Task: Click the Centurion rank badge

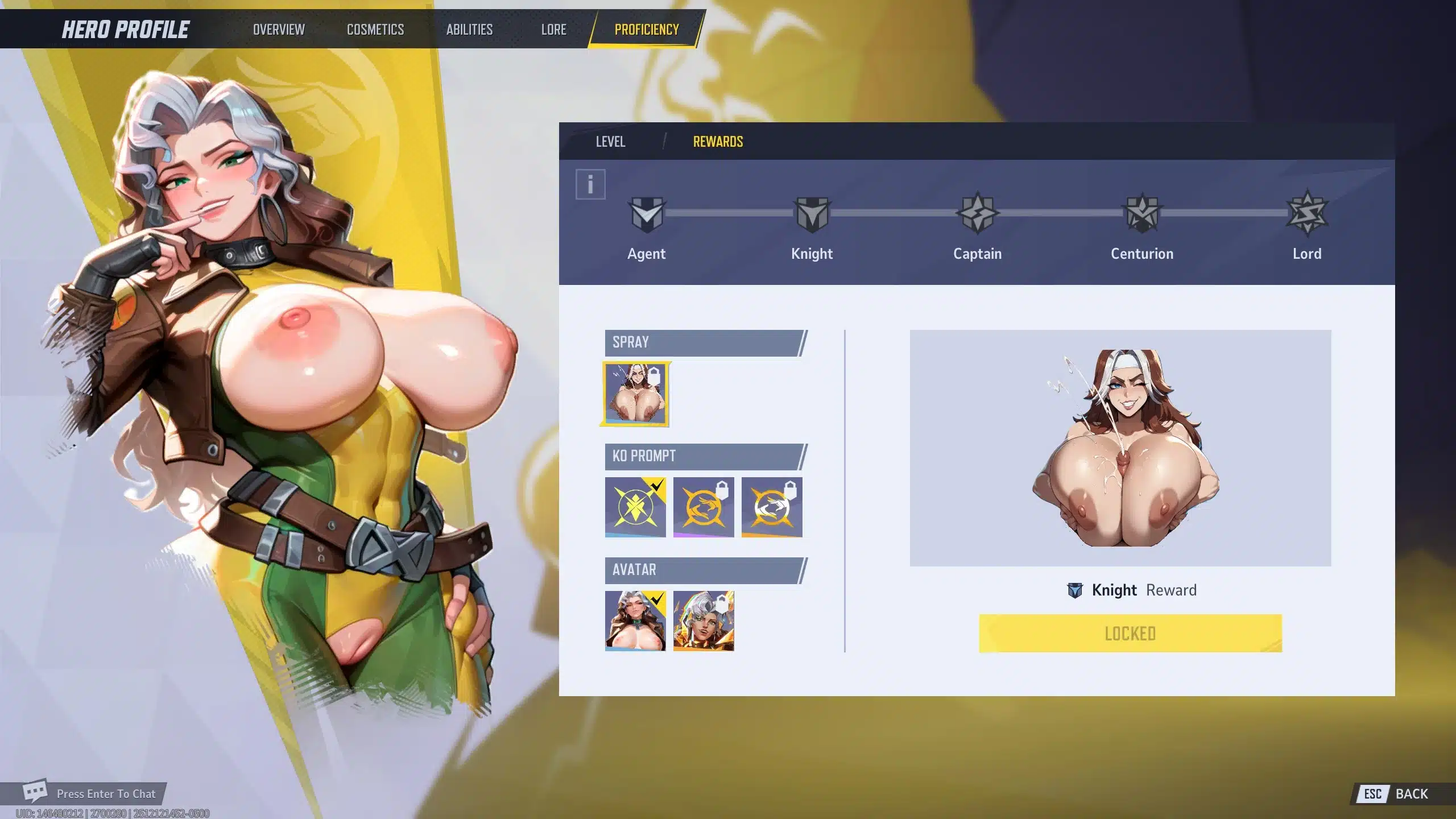Action: 1142,214
